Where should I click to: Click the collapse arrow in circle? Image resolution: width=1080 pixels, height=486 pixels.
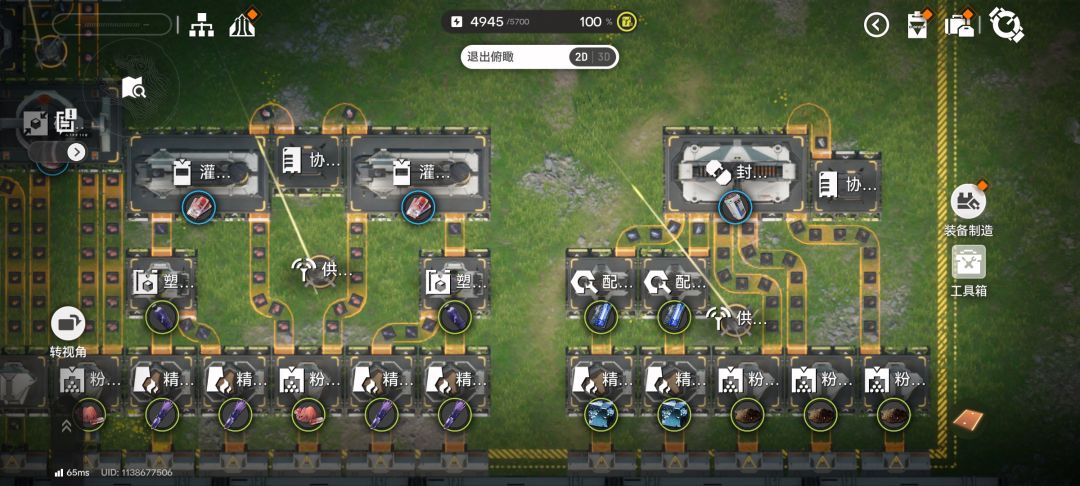[876, 25]
